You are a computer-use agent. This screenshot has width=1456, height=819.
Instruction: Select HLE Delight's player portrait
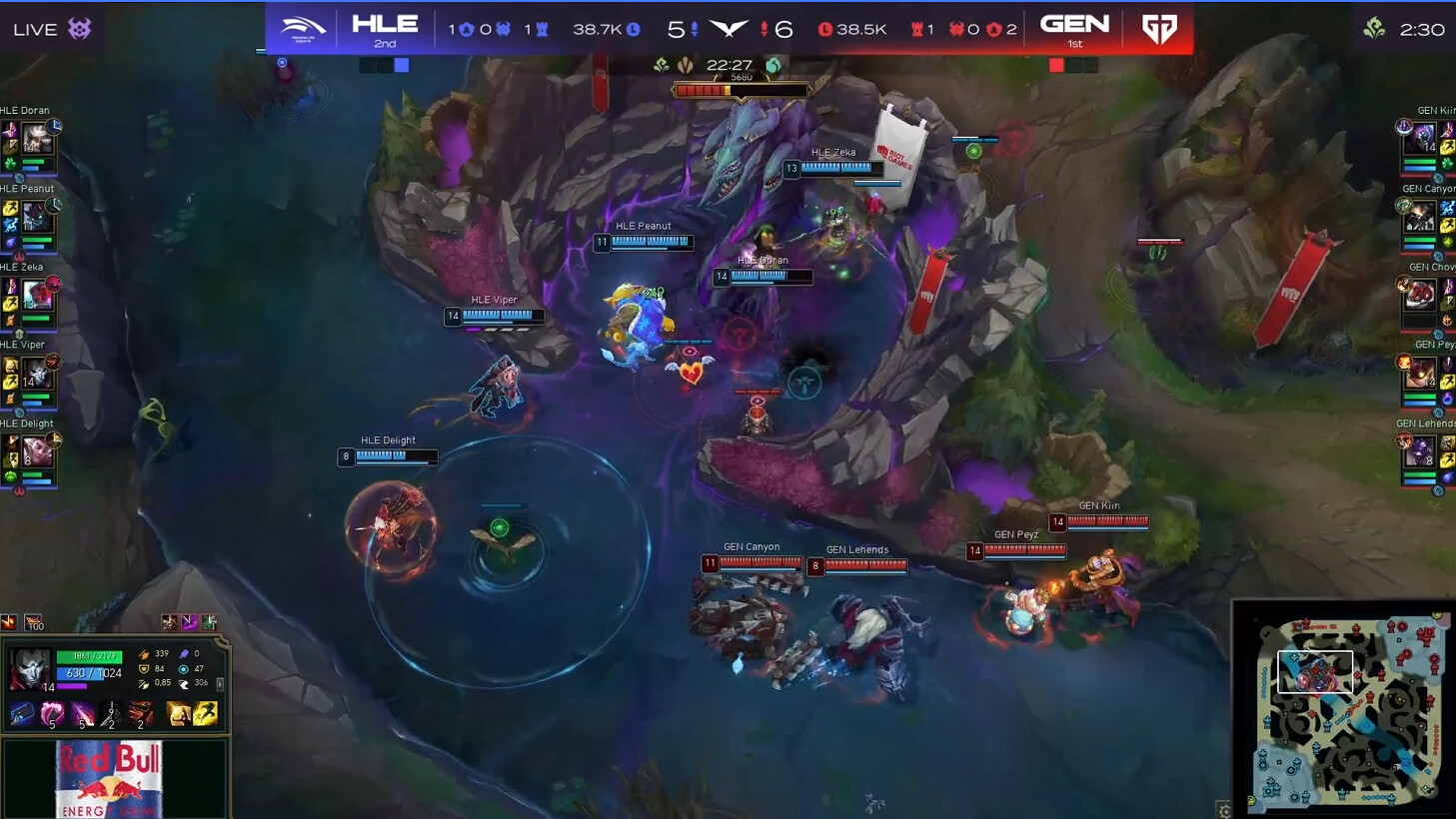37,450
